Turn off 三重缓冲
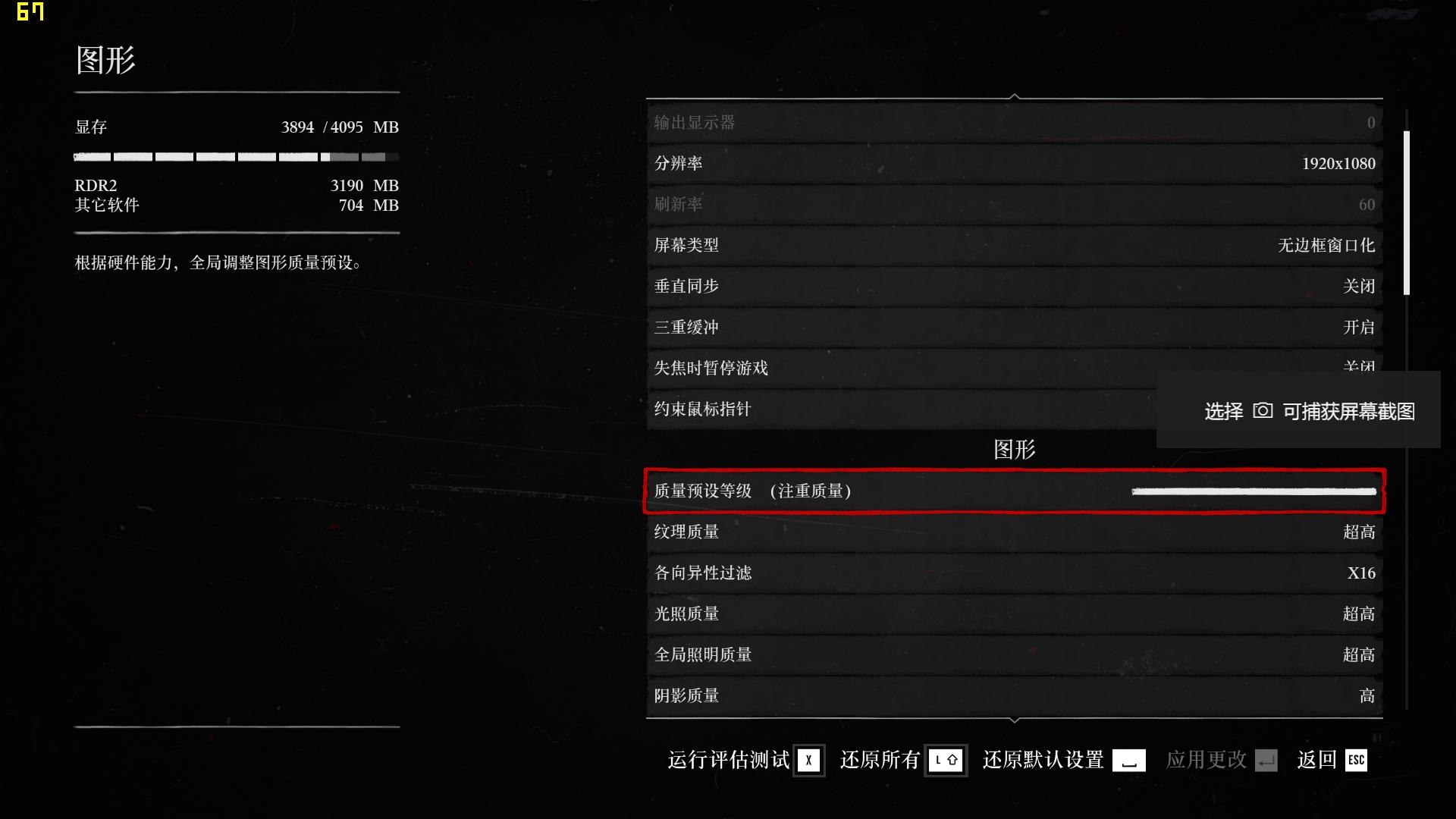The image size is (1456, 819). [x=1015, y=328]
